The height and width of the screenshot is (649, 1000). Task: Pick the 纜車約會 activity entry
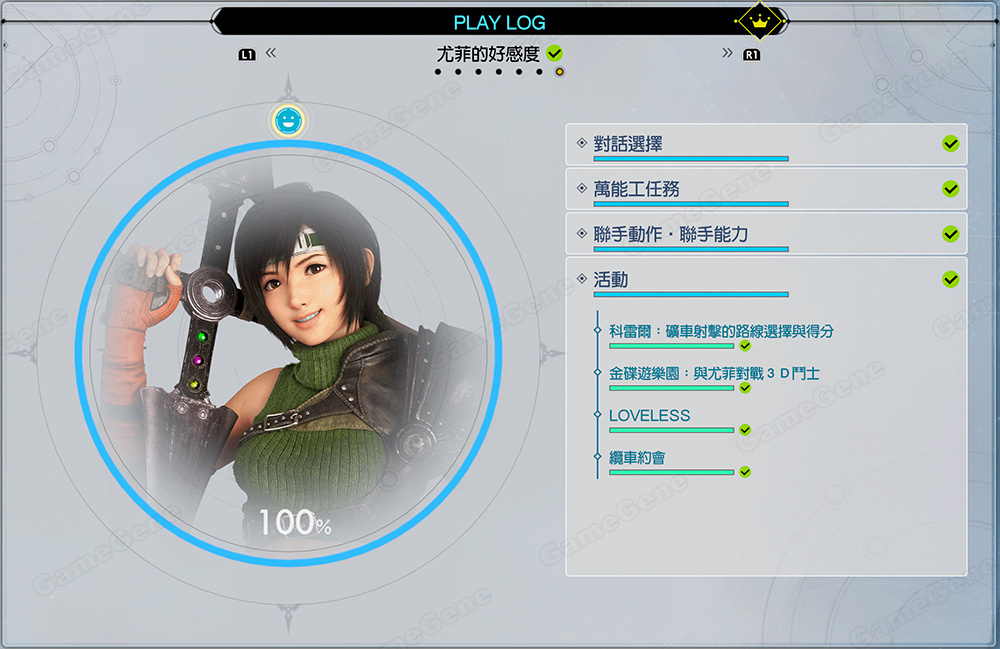[637, 458]
